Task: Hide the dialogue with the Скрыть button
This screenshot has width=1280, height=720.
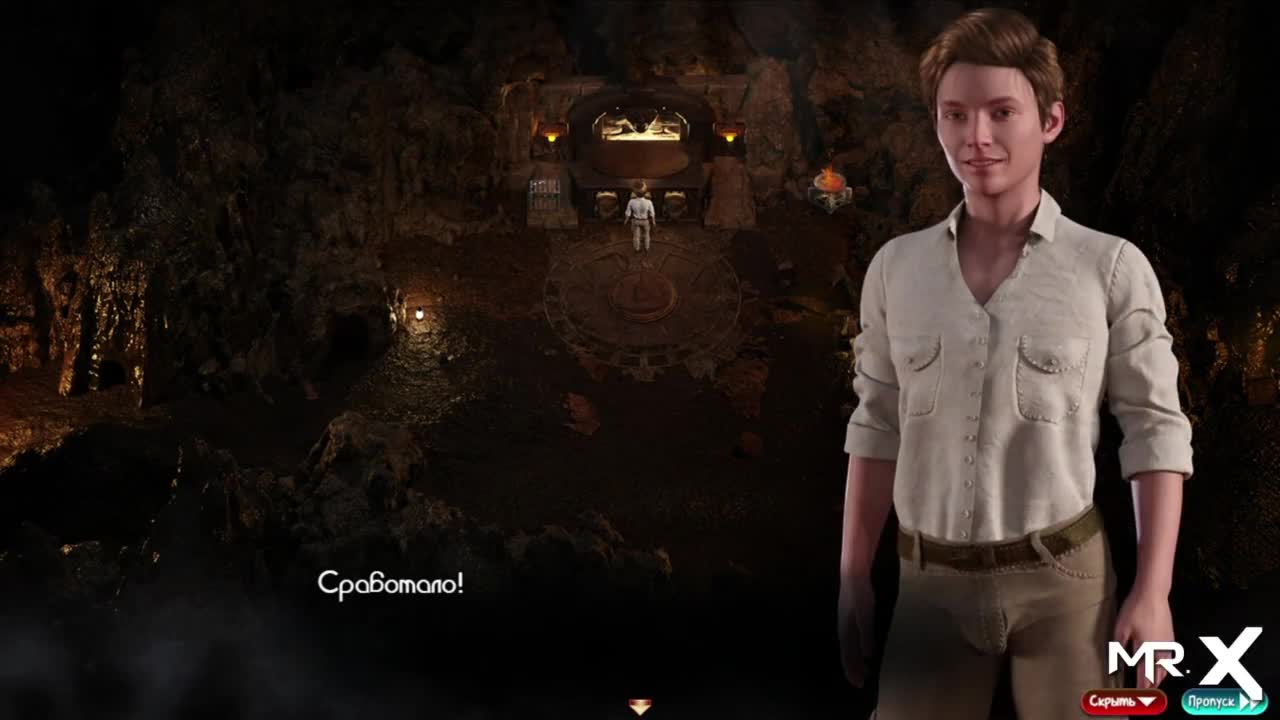Action: point(1123,702)
